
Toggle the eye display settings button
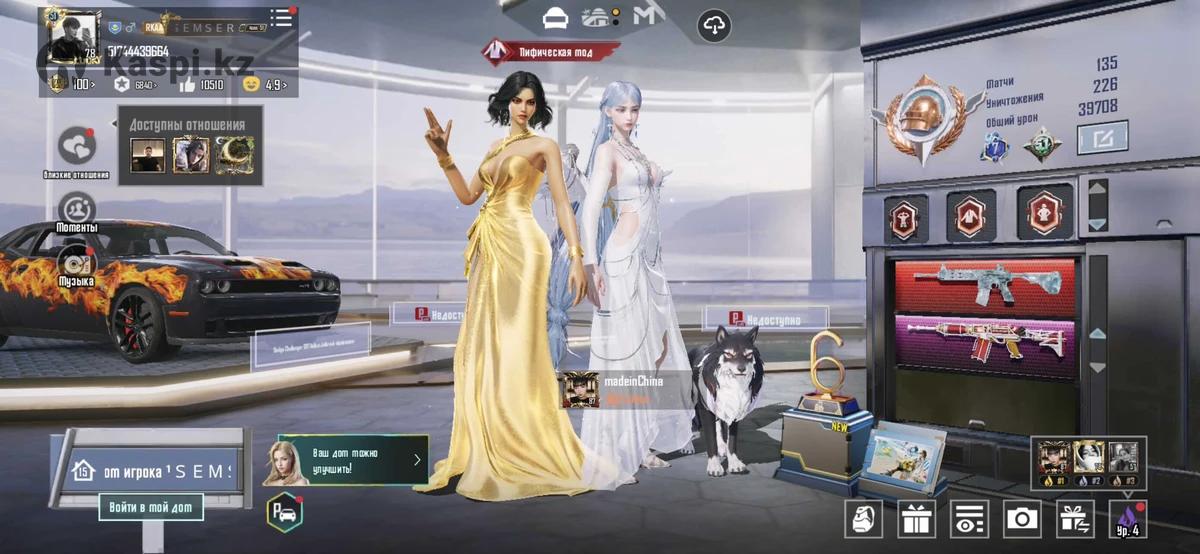click(968, 518)
